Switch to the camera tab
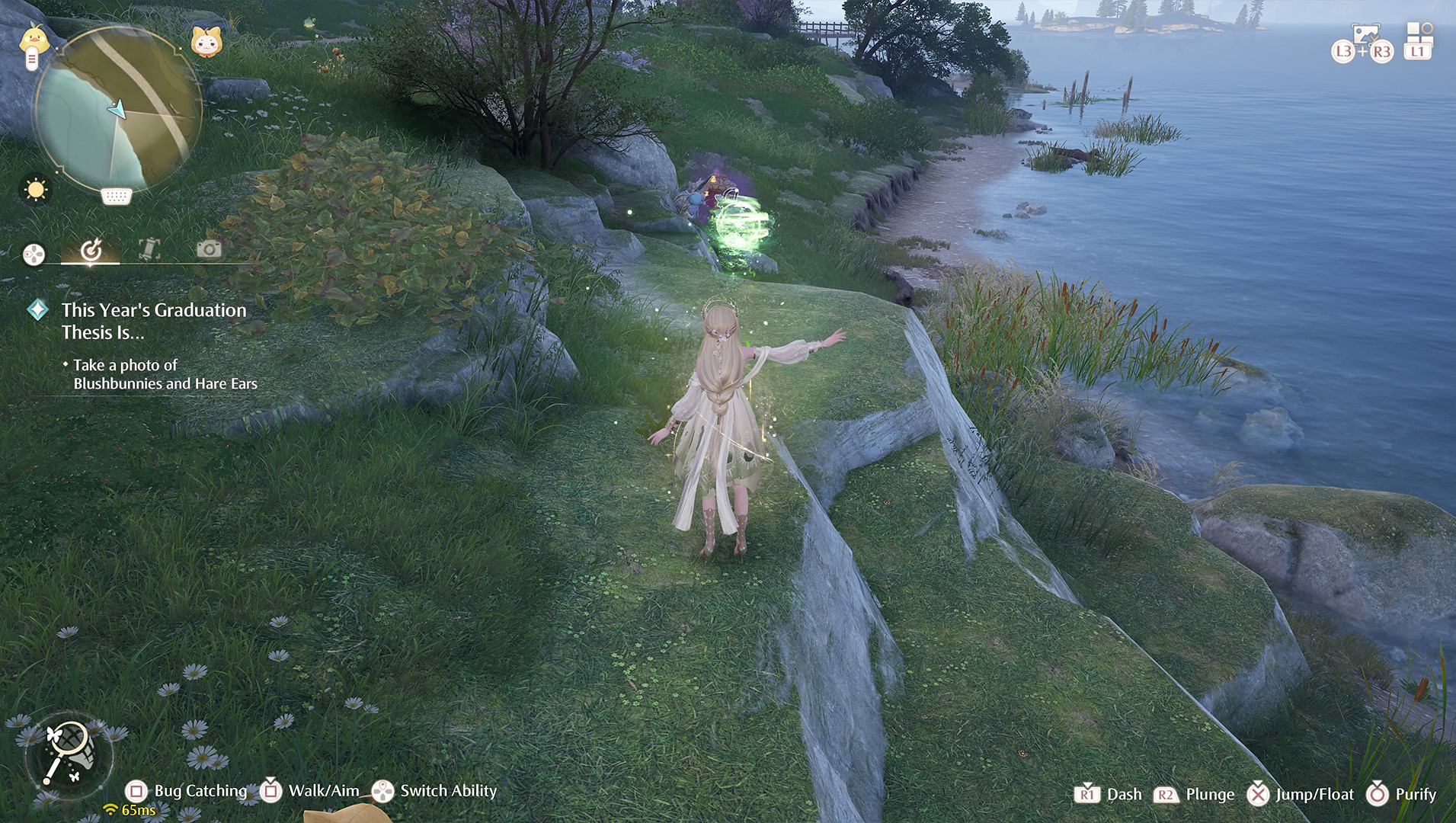Viewport: 1456px width, 823px height. 209,249
